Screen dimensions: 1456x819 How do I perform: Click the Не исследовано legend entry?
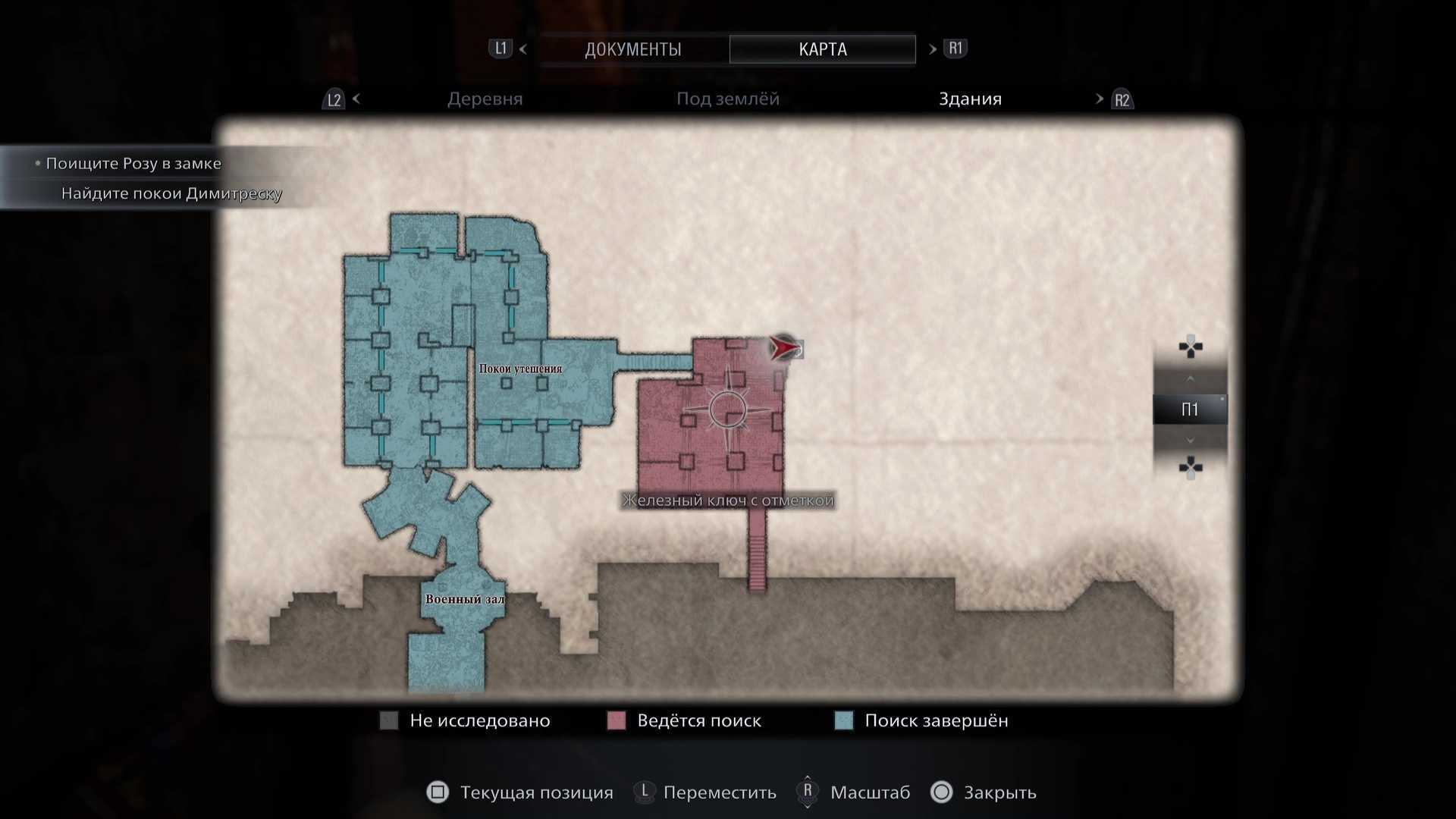click(x=466, y=720)
